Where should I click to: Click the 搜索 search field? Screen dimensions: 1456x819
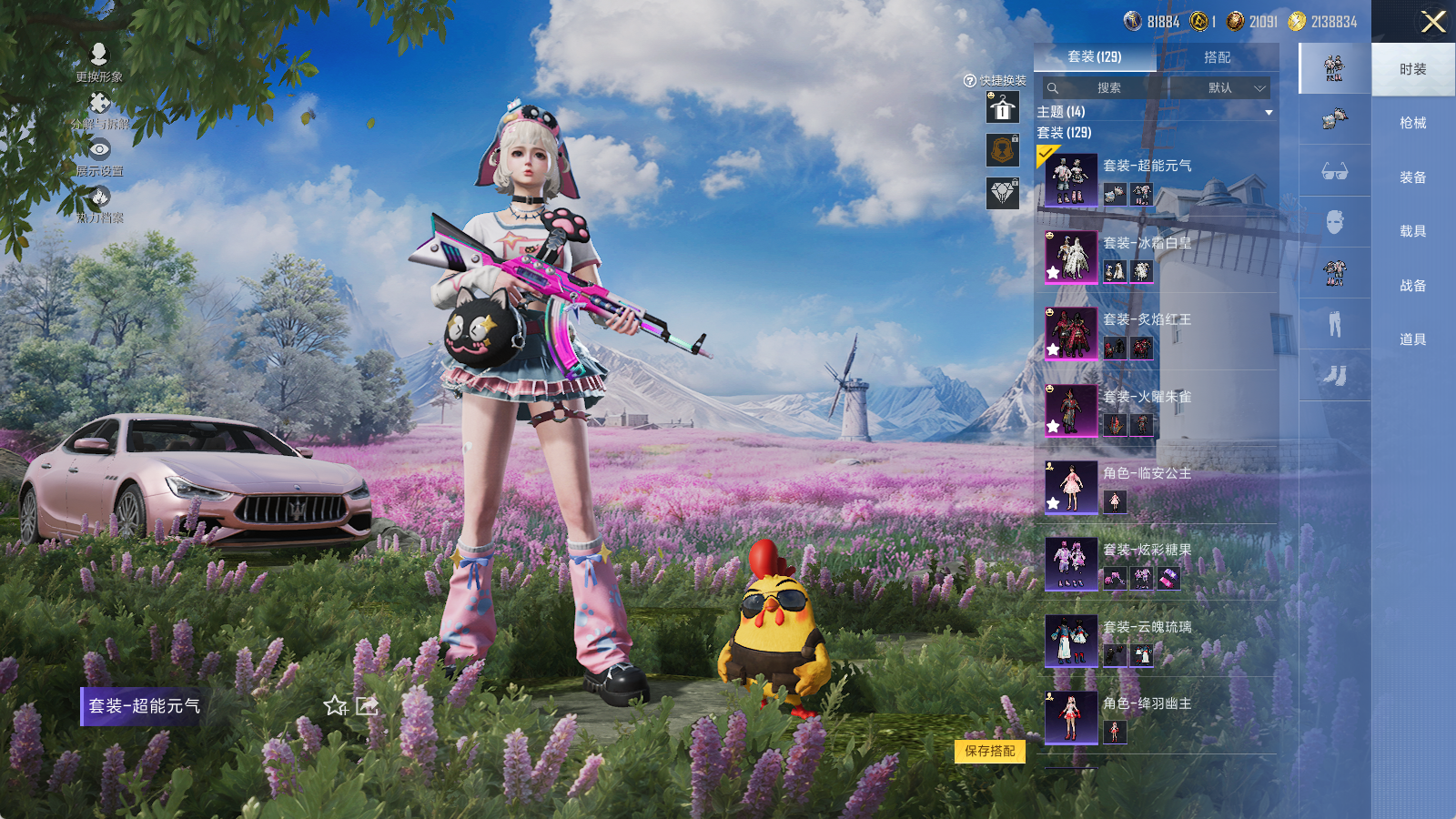click(1107, 88)
